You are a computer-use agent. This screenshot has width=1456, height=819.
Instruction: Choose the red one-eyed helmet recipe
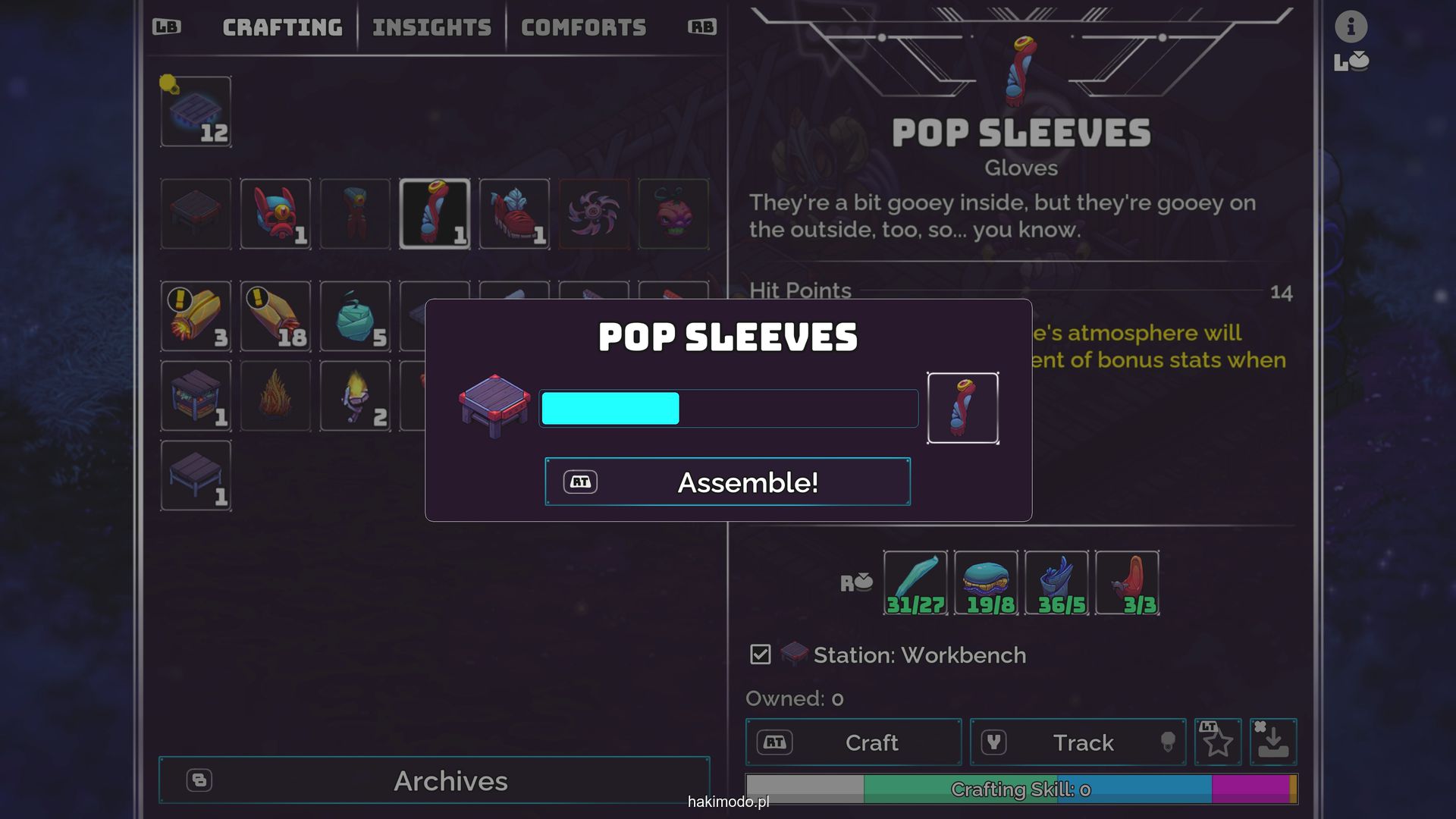coord(275,214)
